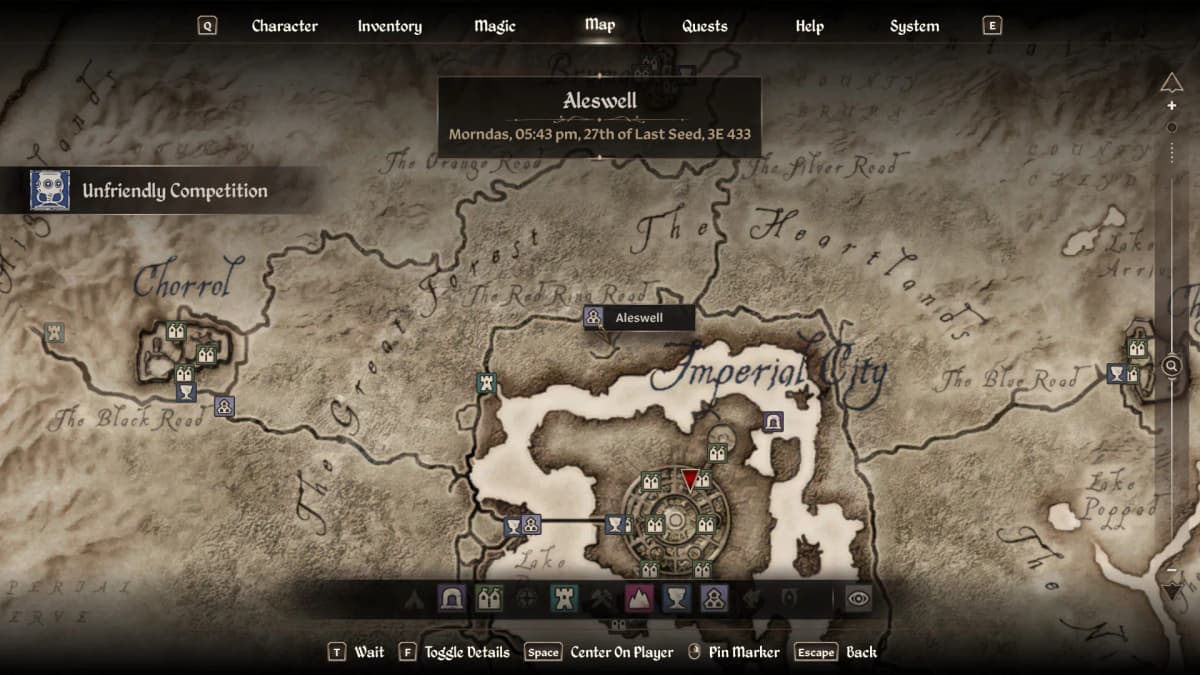Click the magnifier handle on the zoom slider
The image size is (1200, 675).
[1172, 366]
